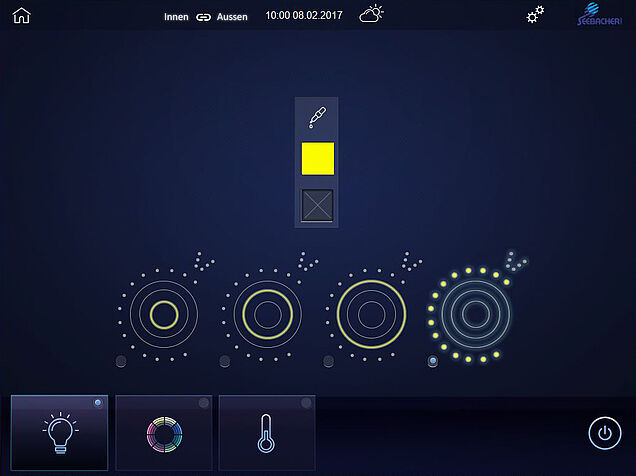Image resolution: width=636 pixels, height=476 pixels.
Task: Select the dial with large yellow outer ring
Action: (371, 314)
